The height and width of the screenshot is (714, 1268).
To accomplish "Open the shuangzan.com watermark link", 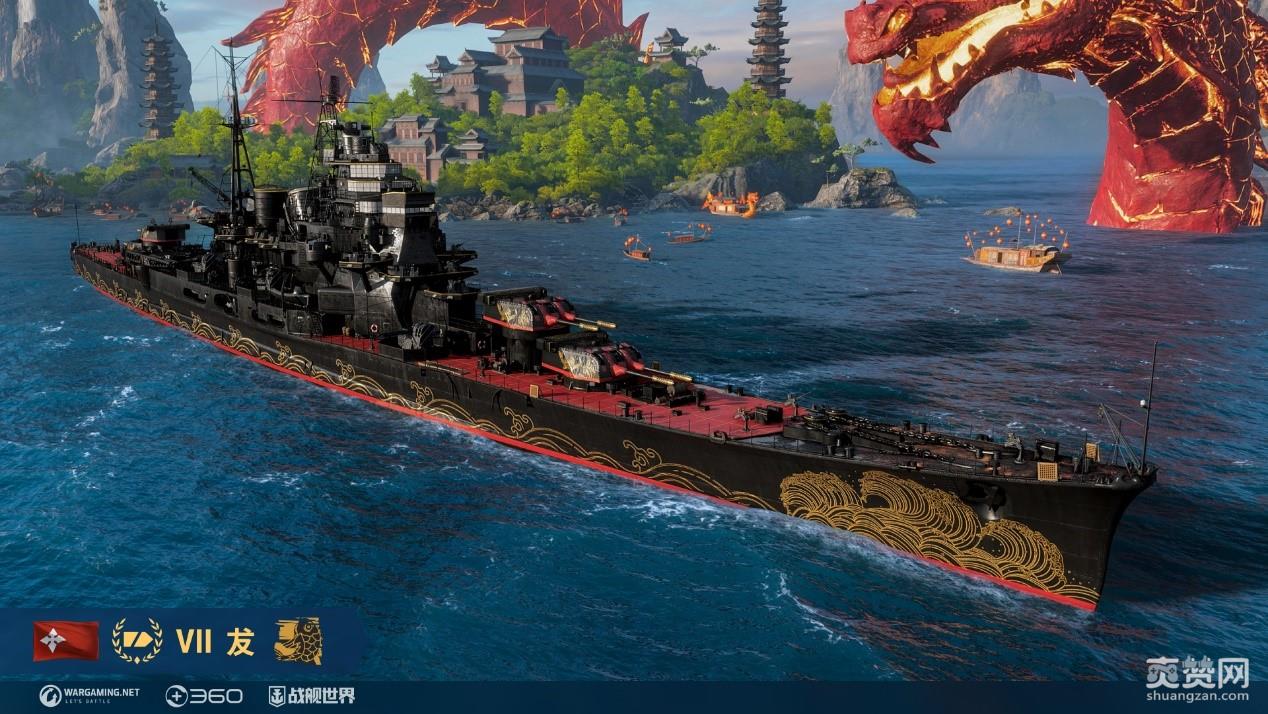I will [1199, 681].
